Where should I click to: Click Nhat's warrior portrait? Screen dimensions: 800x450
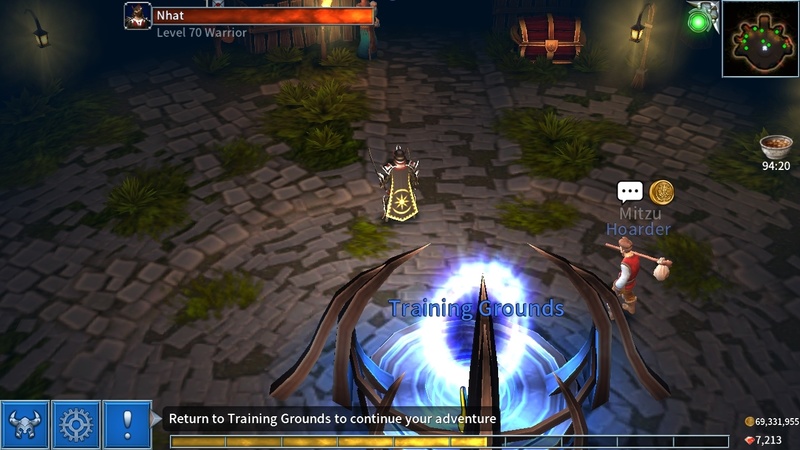pos(138,16)
